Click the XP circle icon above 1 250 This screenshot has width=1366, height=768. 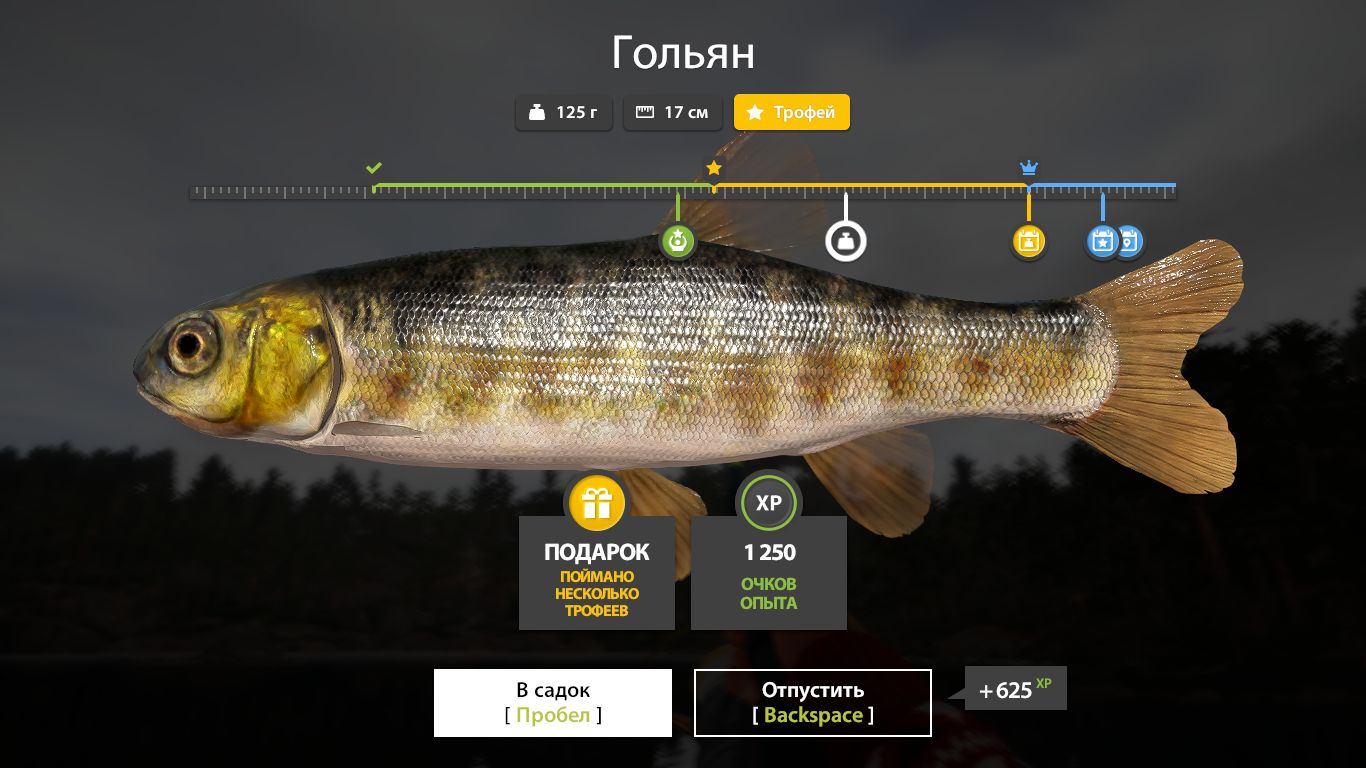pyautogui.click(x=768, y=503)
